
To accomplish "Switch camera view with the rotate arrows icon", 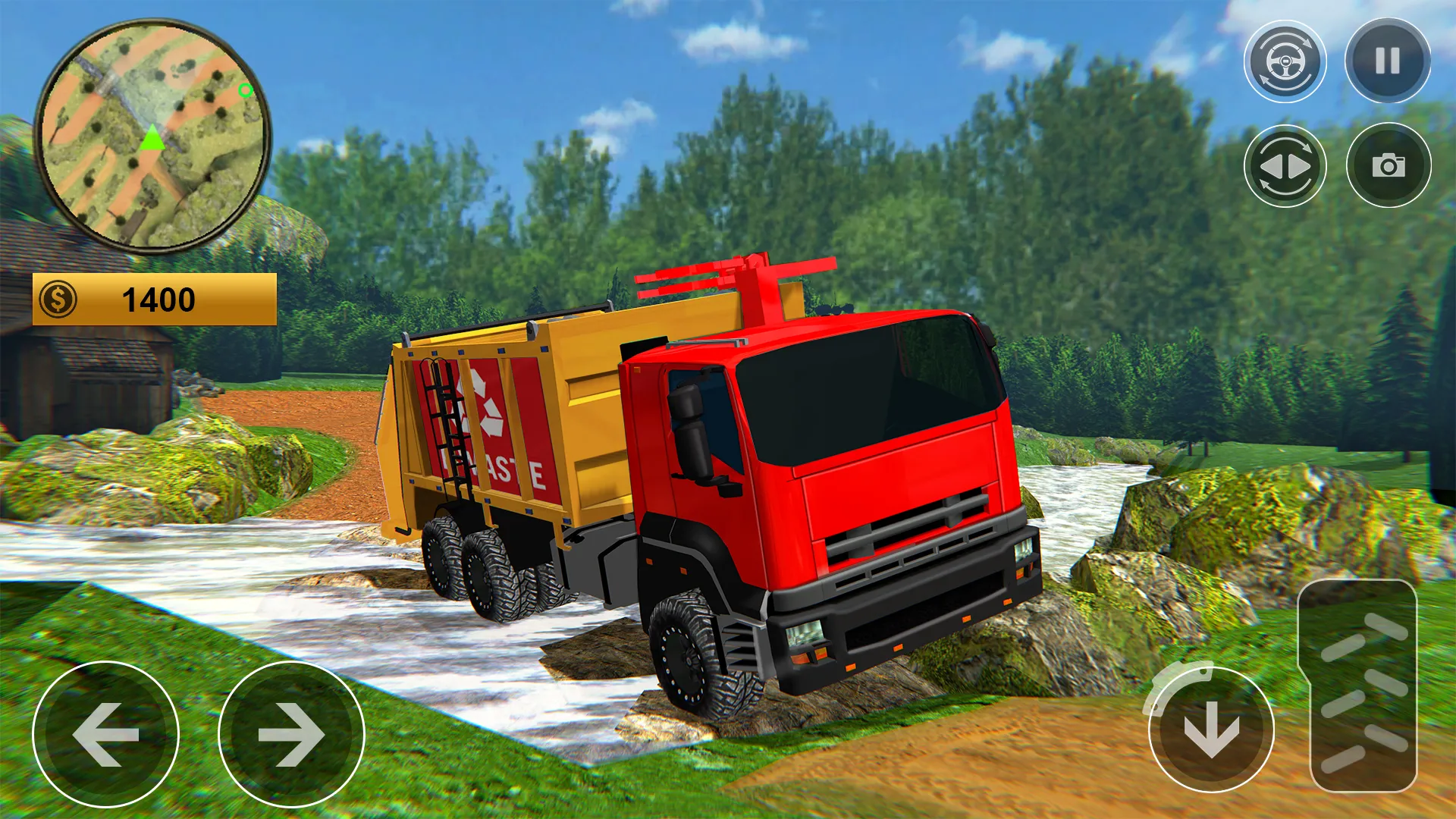I will [x=1287, y=166].
